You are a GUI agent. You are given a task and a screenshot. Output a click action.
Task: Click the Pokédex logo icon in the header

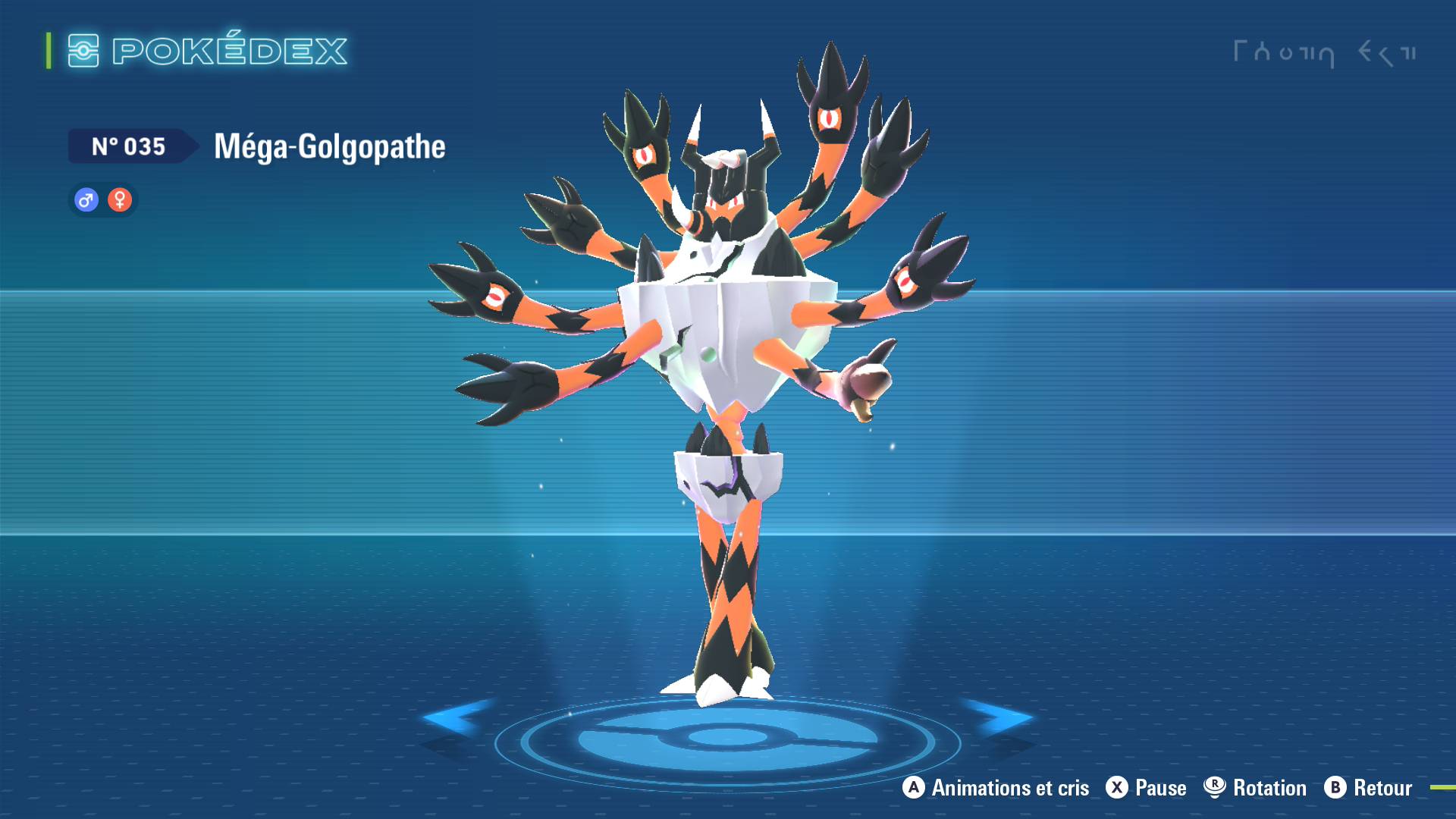[x=83, y=50]
